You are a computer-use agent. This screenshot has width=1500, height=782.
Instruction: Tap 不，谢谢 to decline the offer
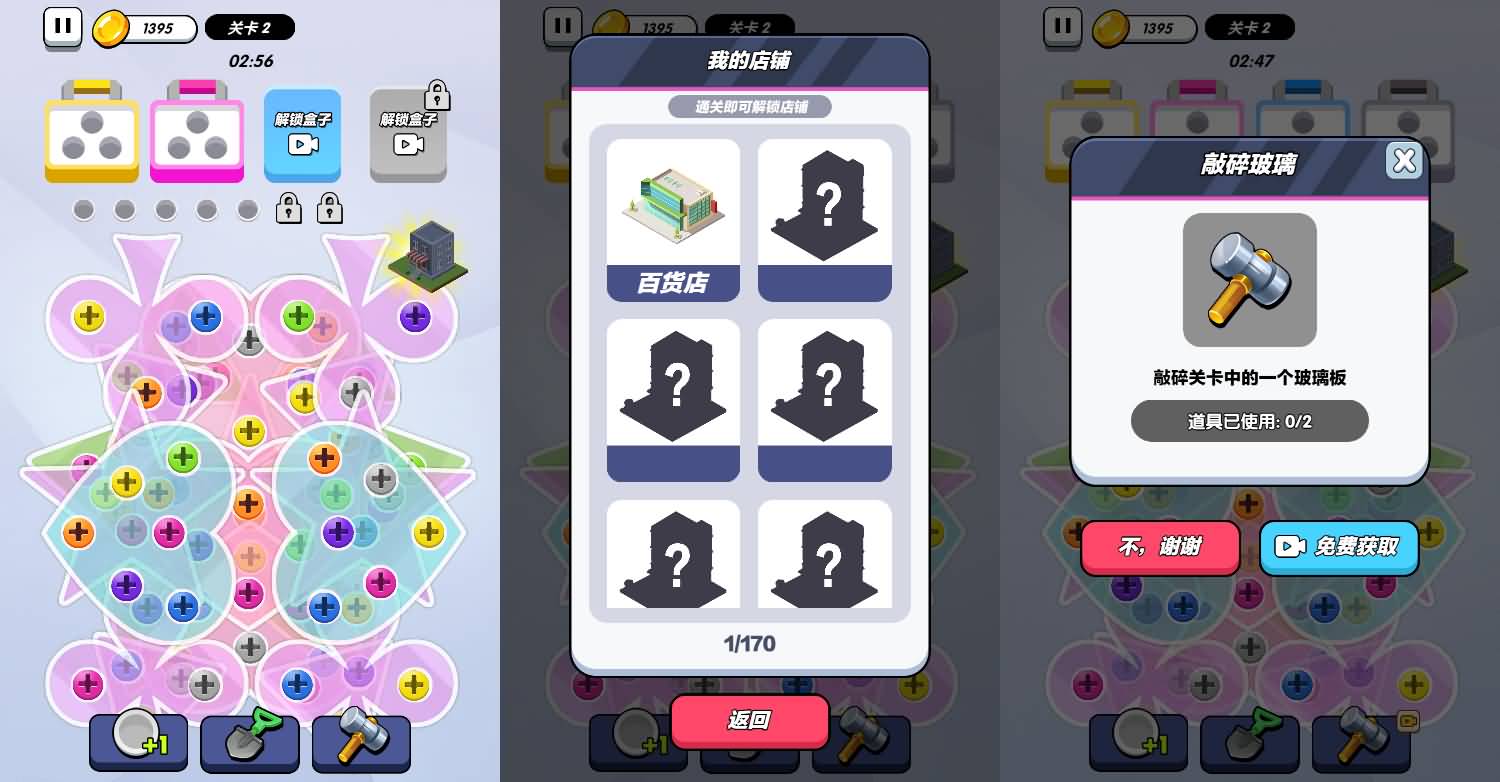tap(1160, 548)
